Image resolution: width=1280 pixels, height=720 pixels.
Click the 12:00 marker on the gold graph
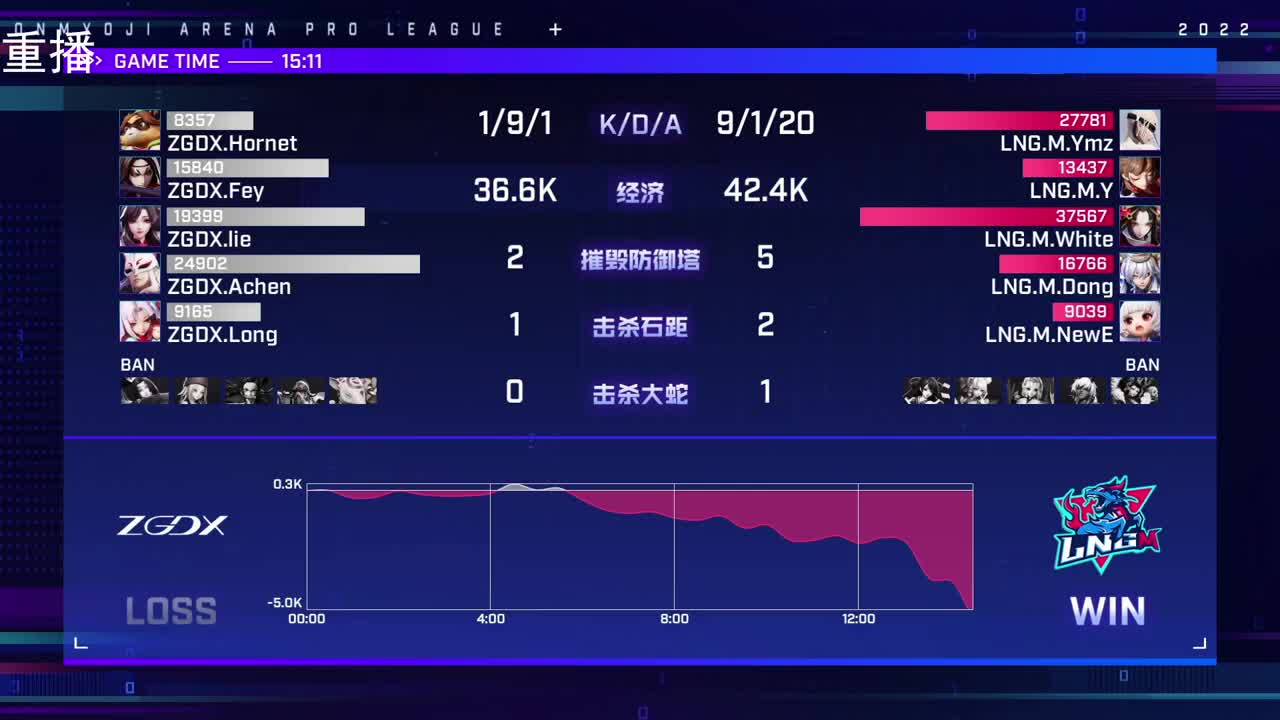coord(860,619)
